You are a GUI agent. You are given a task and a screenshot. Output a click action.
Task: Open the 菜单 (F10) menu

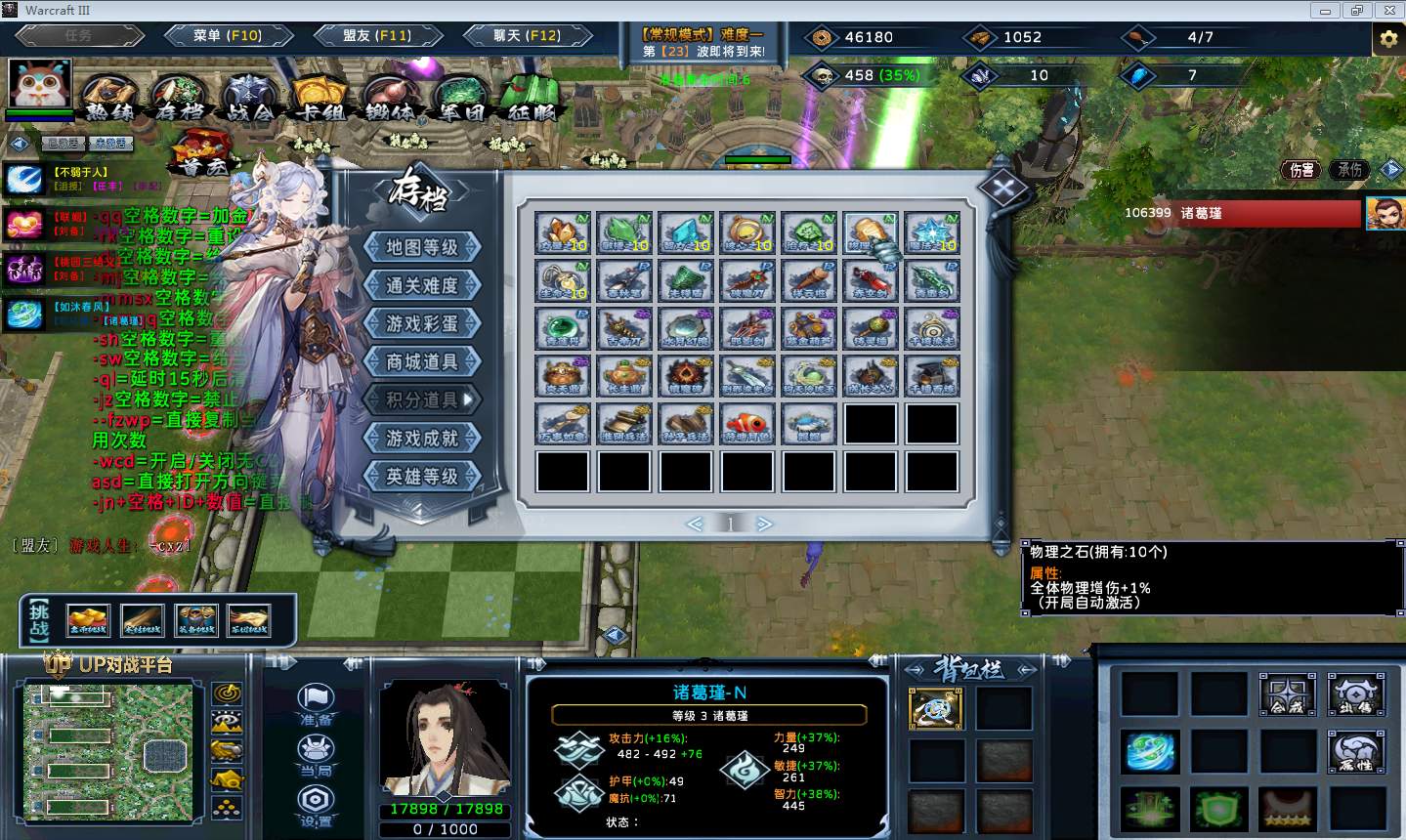pyautogui.click(x=228, y=36)
